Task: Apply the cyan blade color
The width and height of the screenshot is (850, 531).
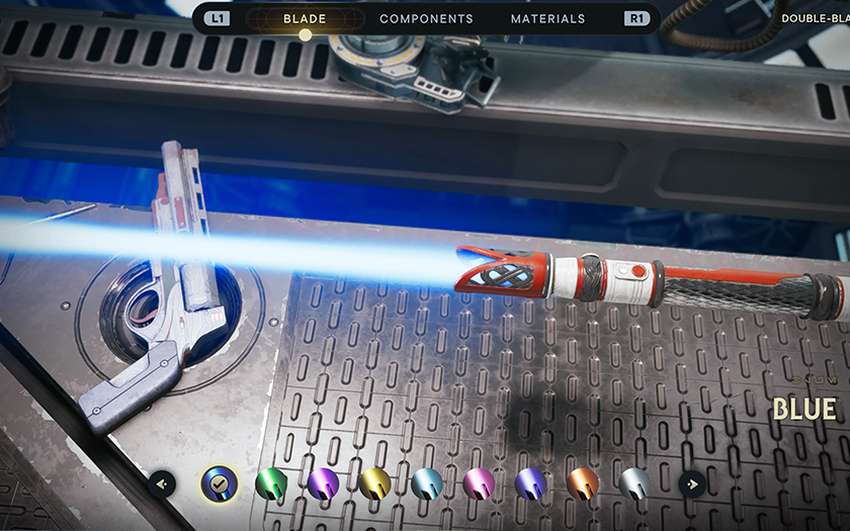Action: (x=427, y=484)
